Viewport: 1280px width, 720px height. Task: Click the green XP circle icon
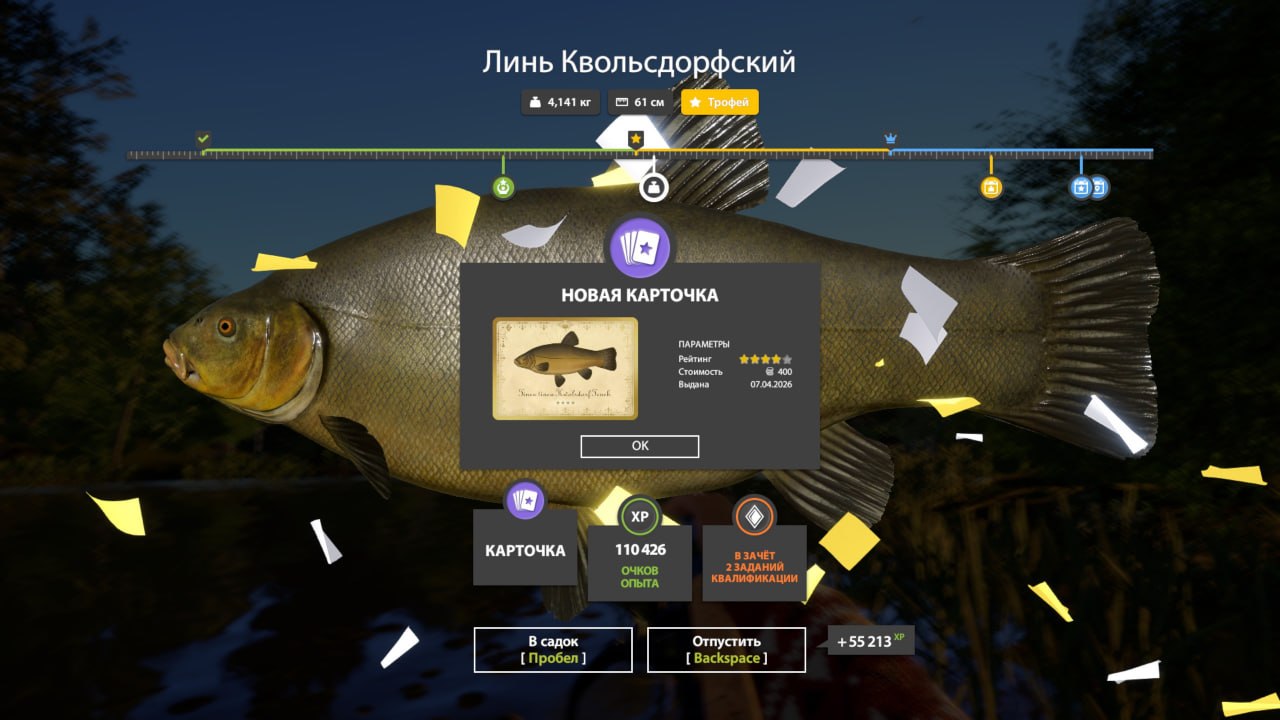pyautogui.click(x=639, y=518)
